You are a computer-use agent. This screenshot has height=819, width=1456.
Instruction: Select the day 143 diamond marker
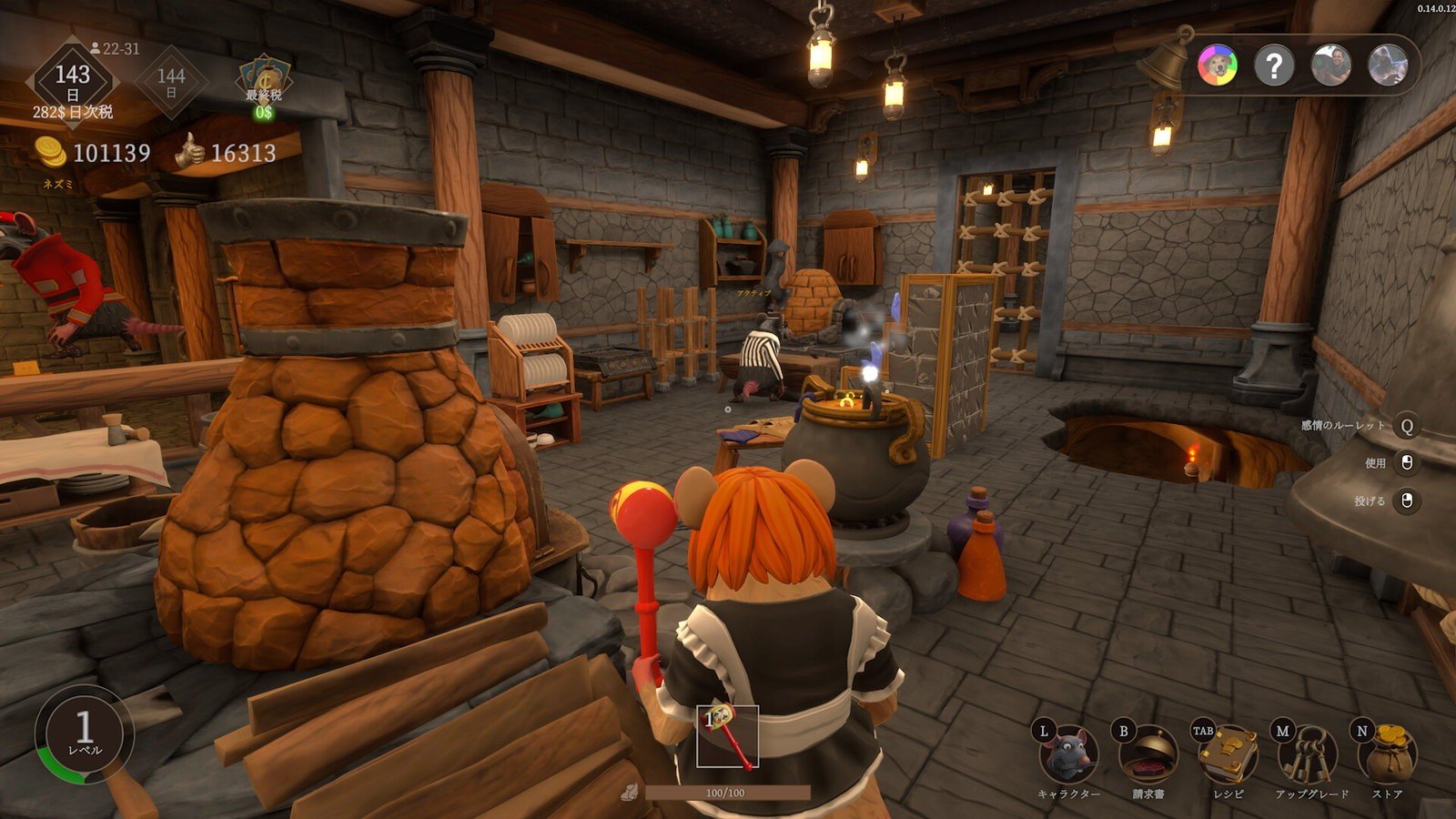[73, 82]
